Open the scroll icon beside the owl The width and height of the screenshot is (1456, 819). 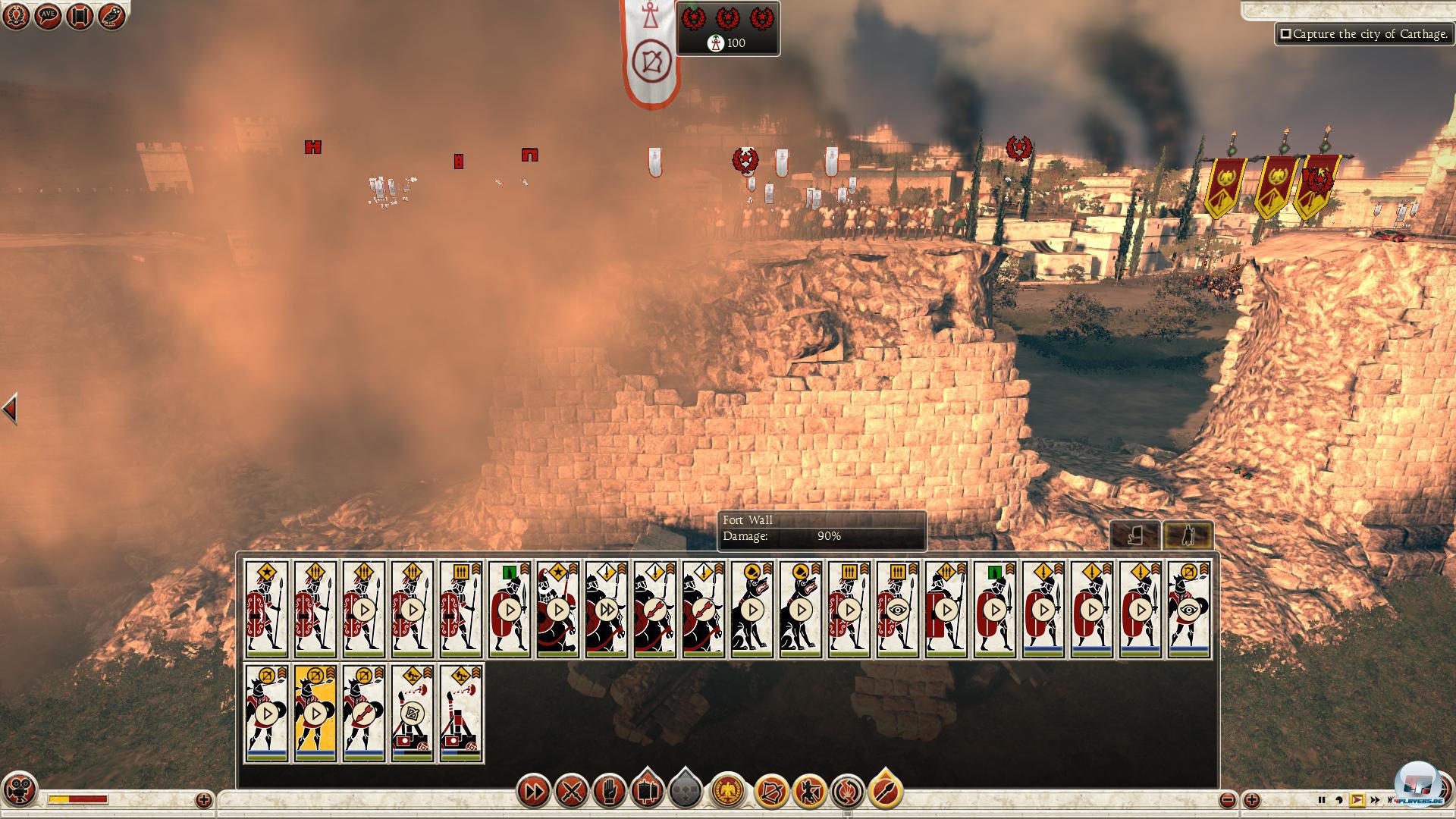point(80,16)
